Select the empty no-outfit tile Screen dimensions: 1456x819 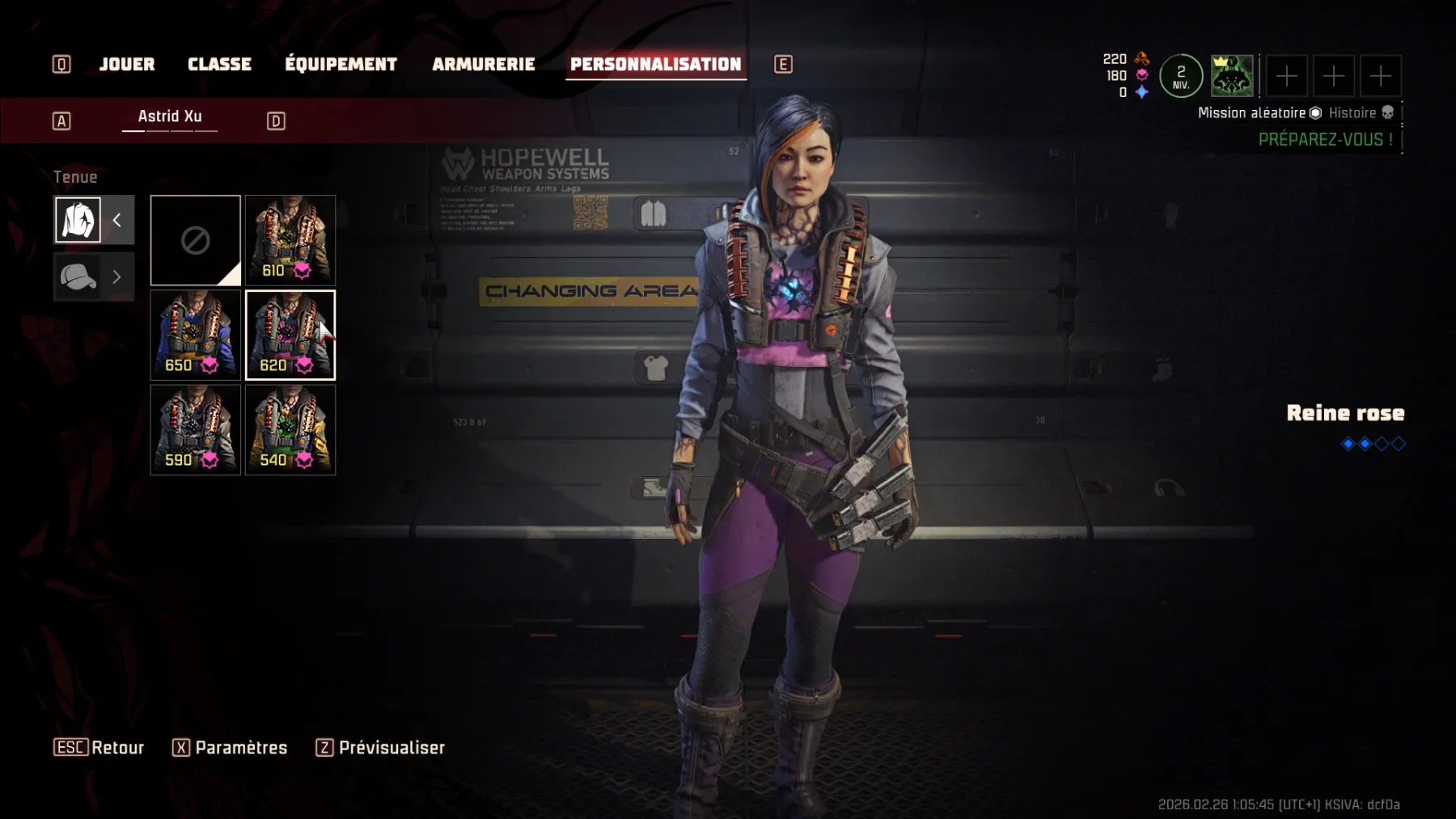click(x=196, y=240)
